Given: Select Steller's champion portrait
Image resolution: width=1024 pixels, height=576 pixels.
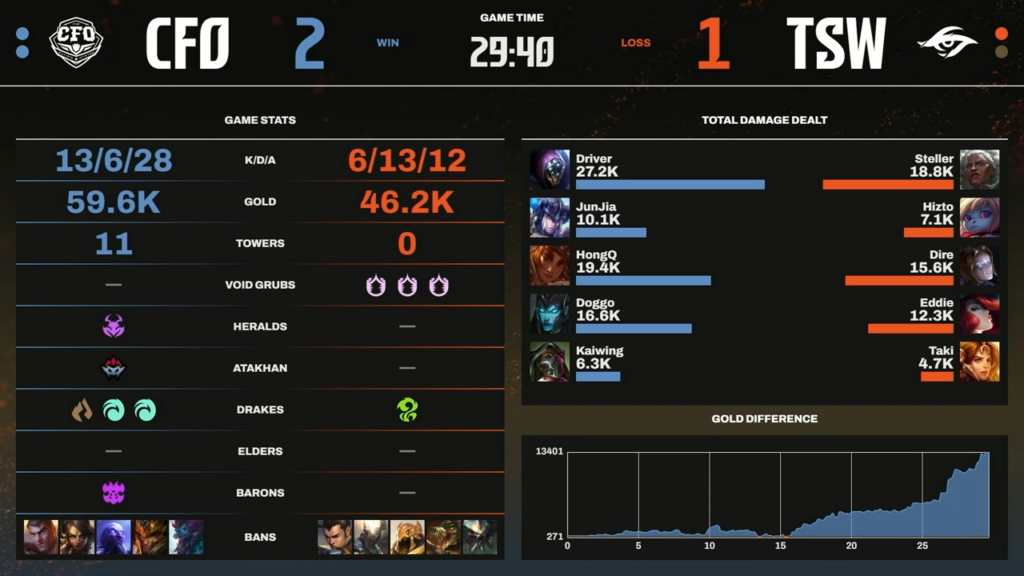Looking at the screenshot, I should [x=979, y=170].
